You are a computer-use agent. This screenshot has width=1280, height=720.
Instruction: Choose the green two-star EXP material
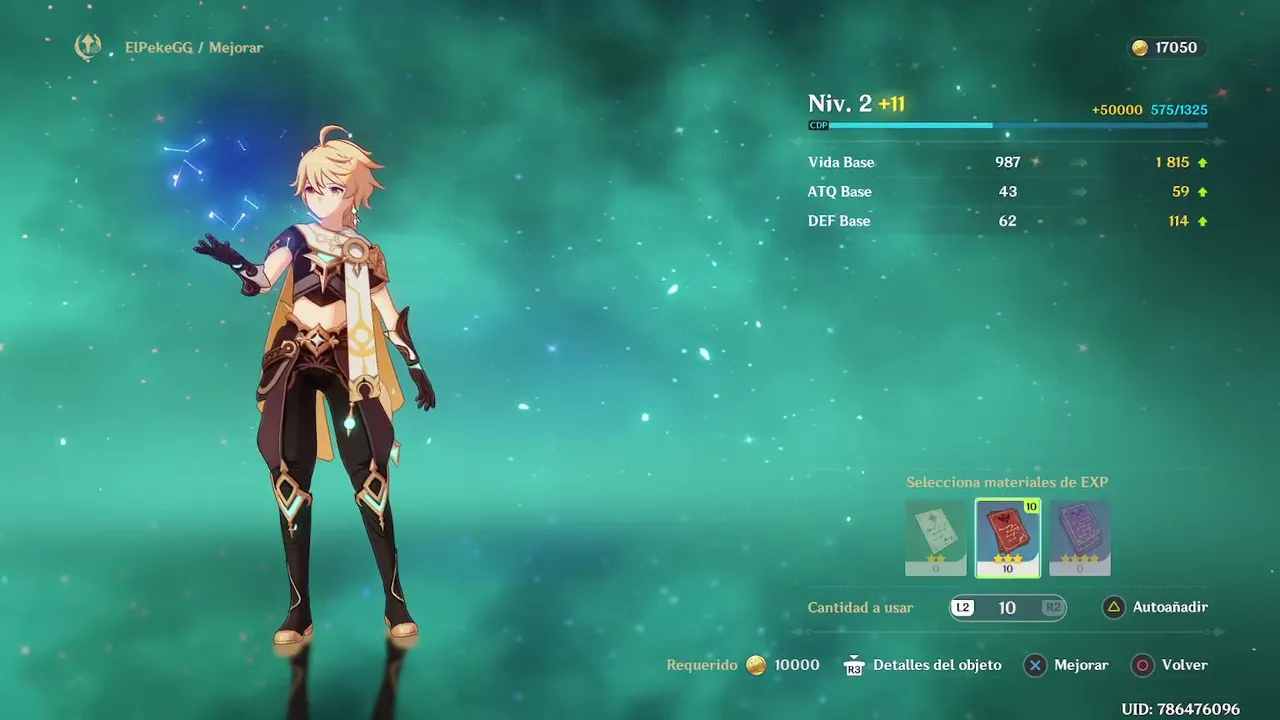pos(935,538)
